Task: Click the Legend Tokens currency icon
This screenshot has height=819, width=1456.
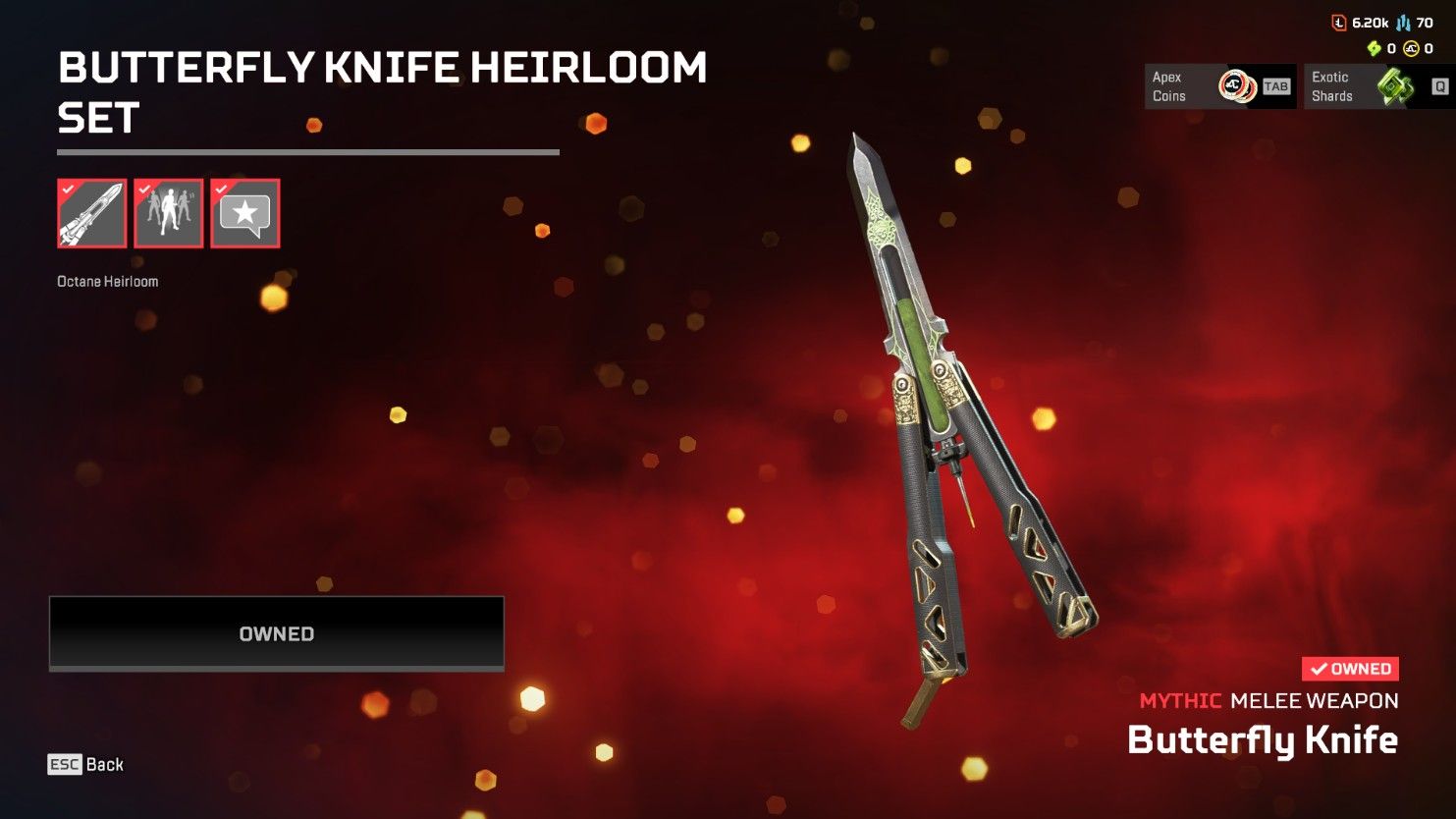Action: pos(1339,23)
